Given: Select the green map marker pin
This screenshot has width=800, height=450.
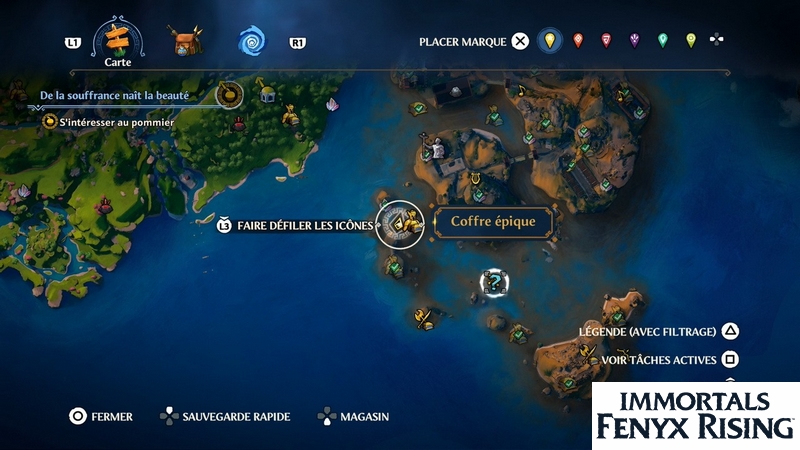Looking at the screenshot, I should 662,41.
